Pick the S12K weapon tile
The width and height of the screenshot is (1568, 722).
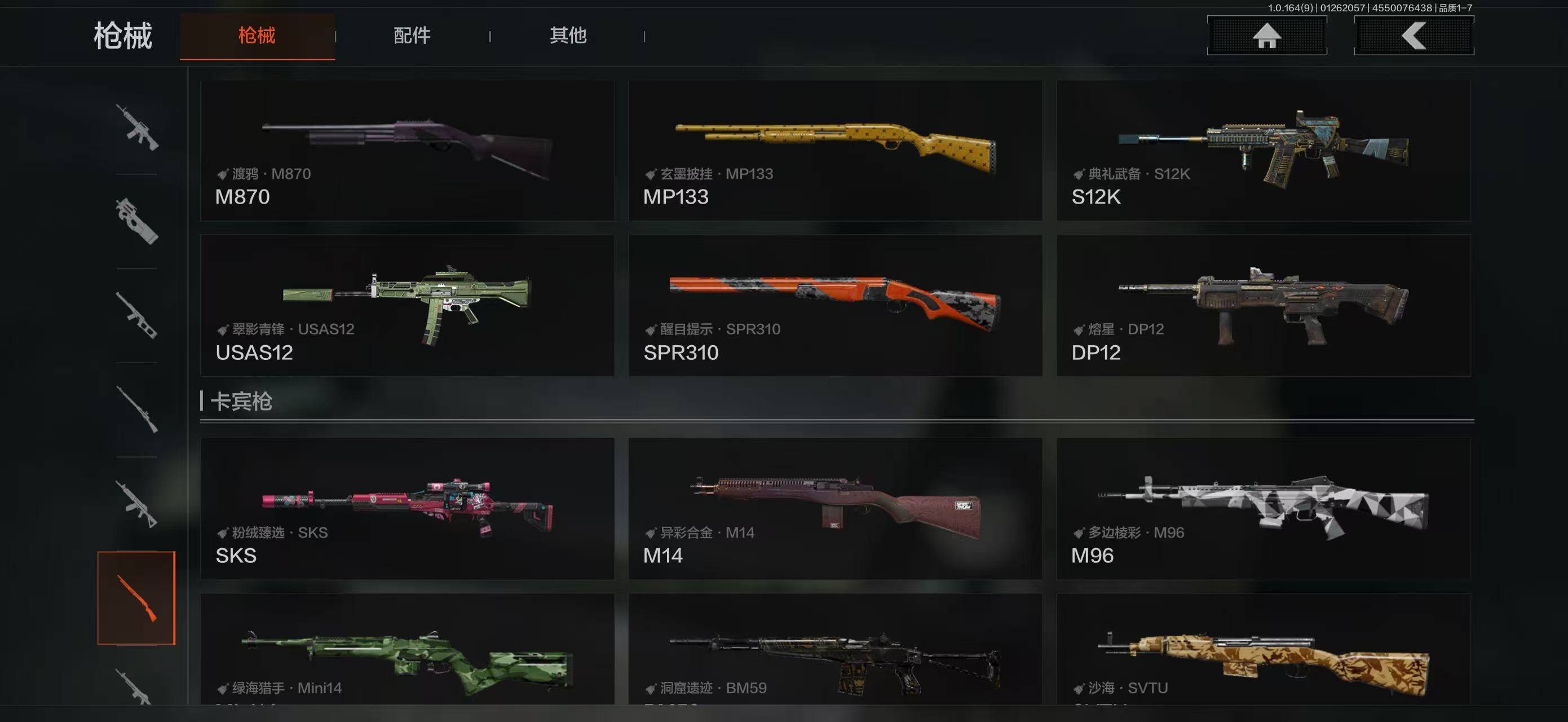pyautogui.click(x=1264, y=151)
